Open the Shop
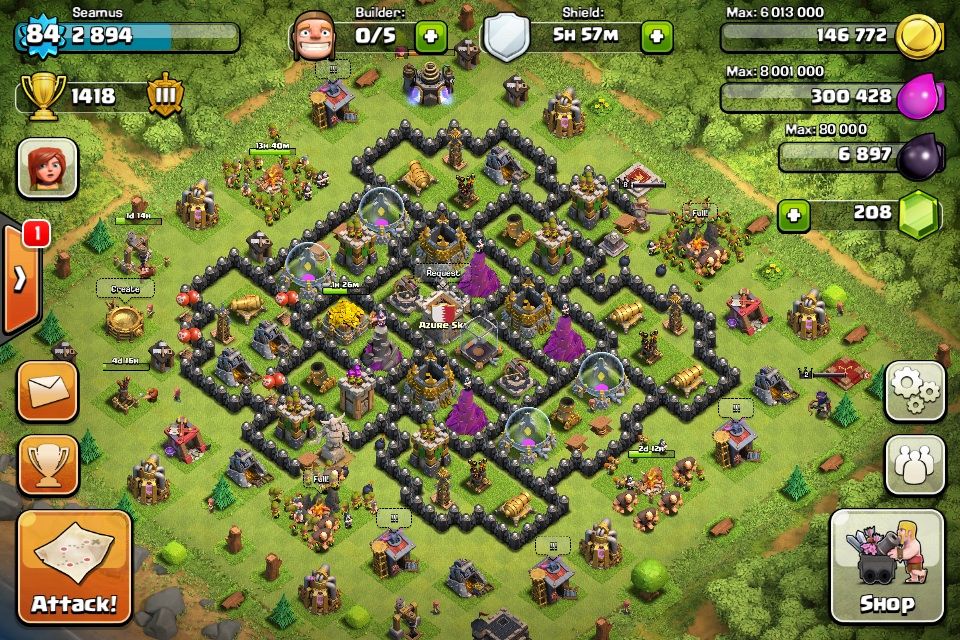The height and width of the screenshot is (640, 960). [887, 567]
